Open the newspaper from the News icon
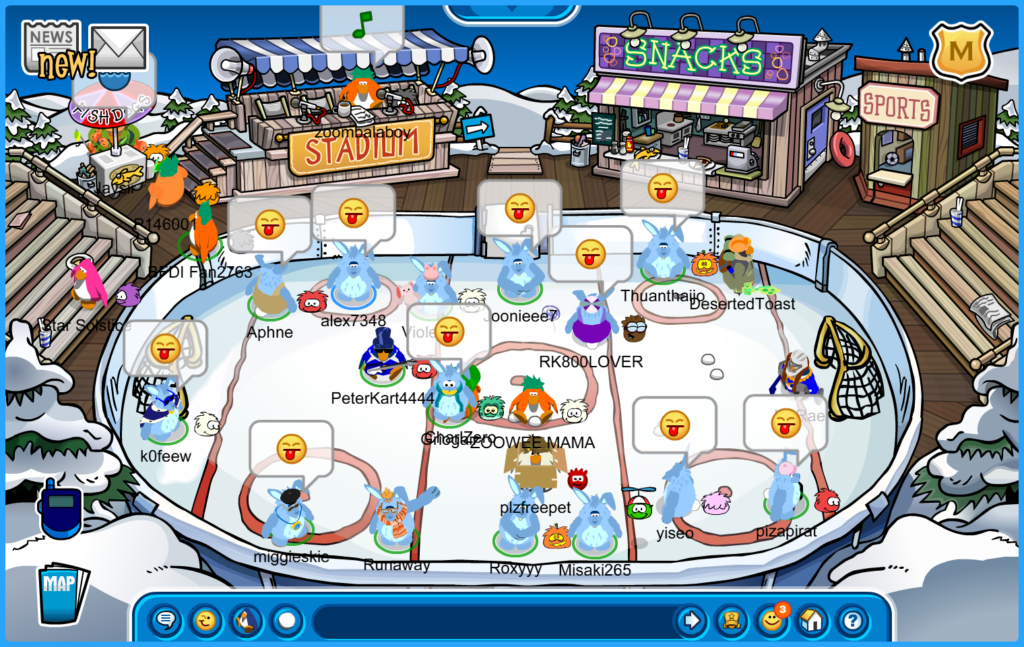The image size is (1024, 647). pos(52,46)
